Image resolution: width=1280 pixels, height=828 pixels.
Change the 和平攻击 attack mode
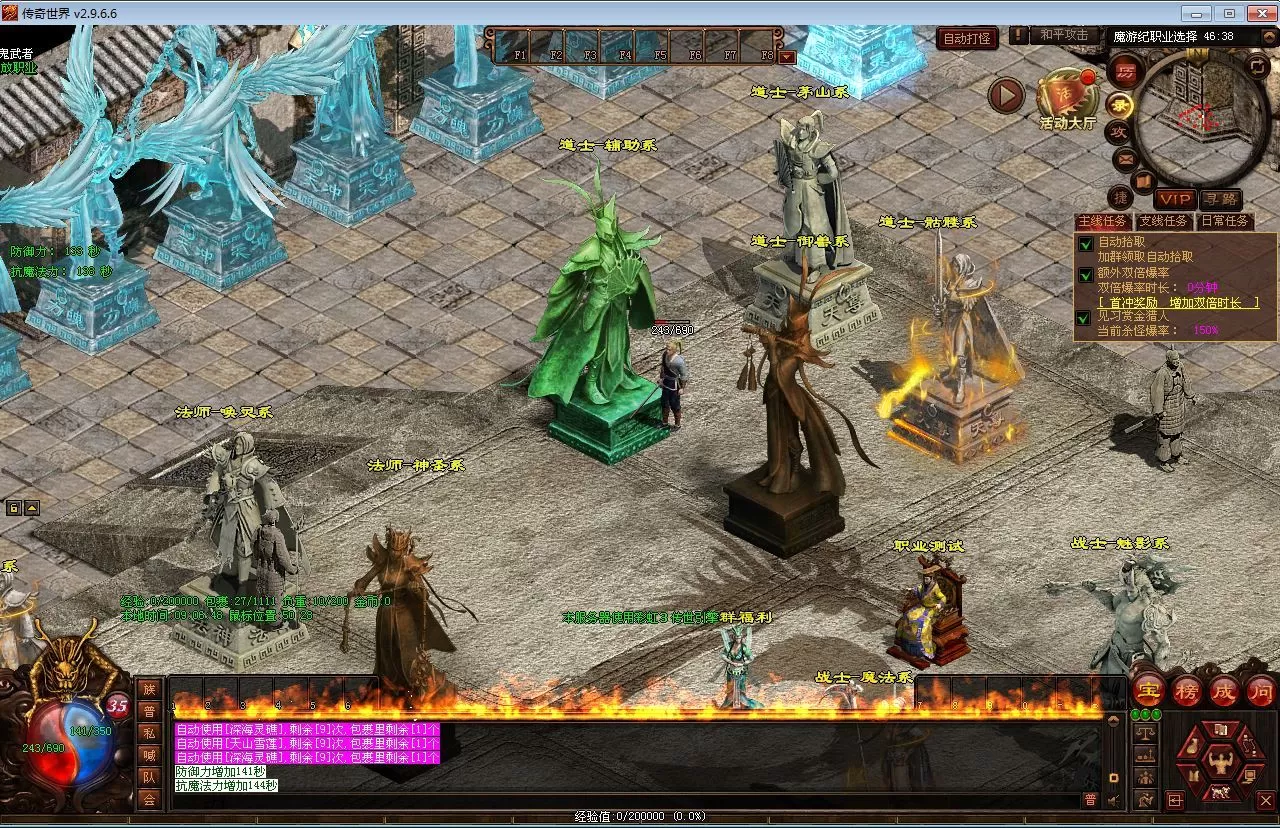click(1063, 36)
